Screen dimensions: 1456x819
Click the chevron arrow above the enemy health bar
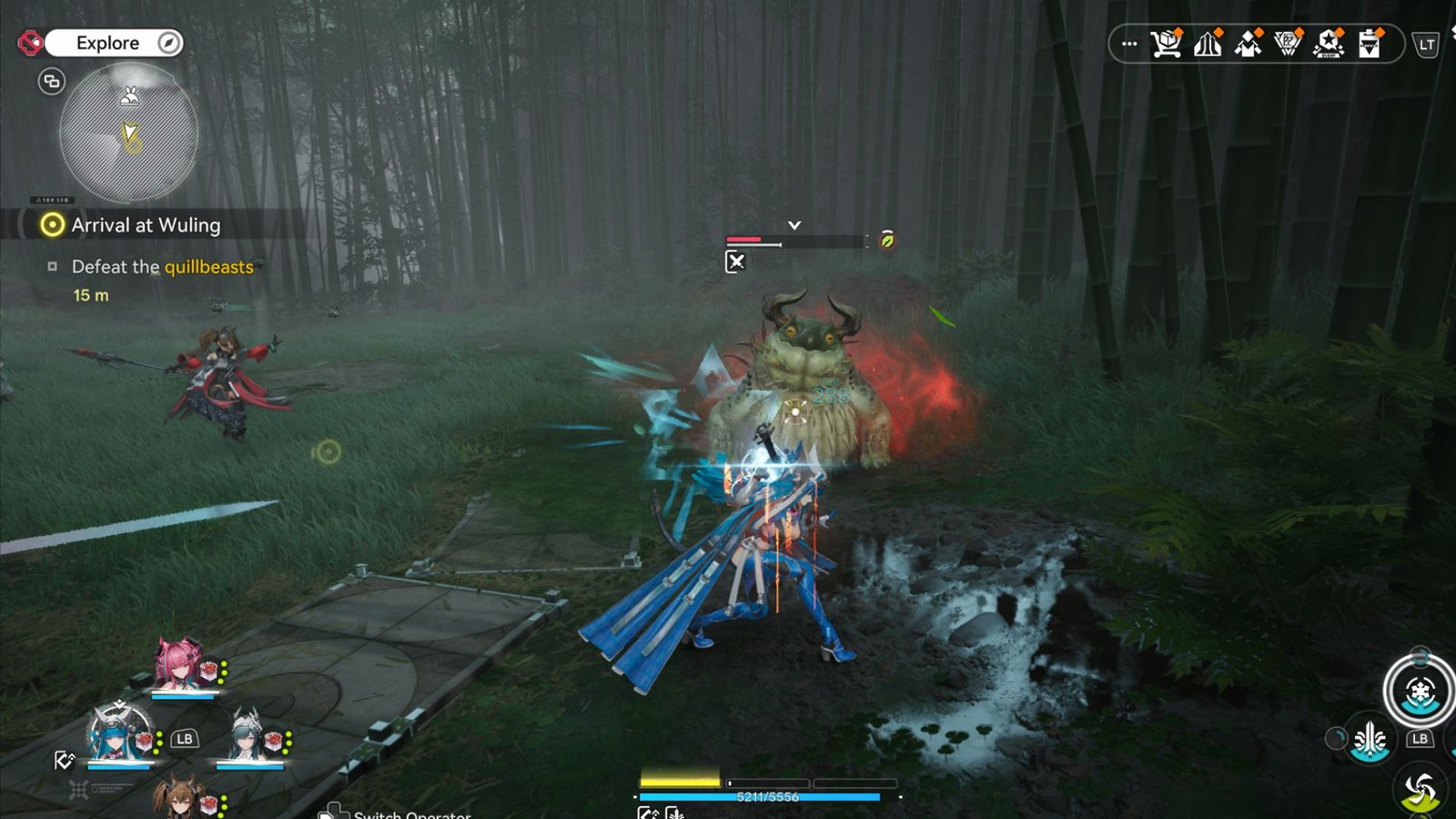794,222
